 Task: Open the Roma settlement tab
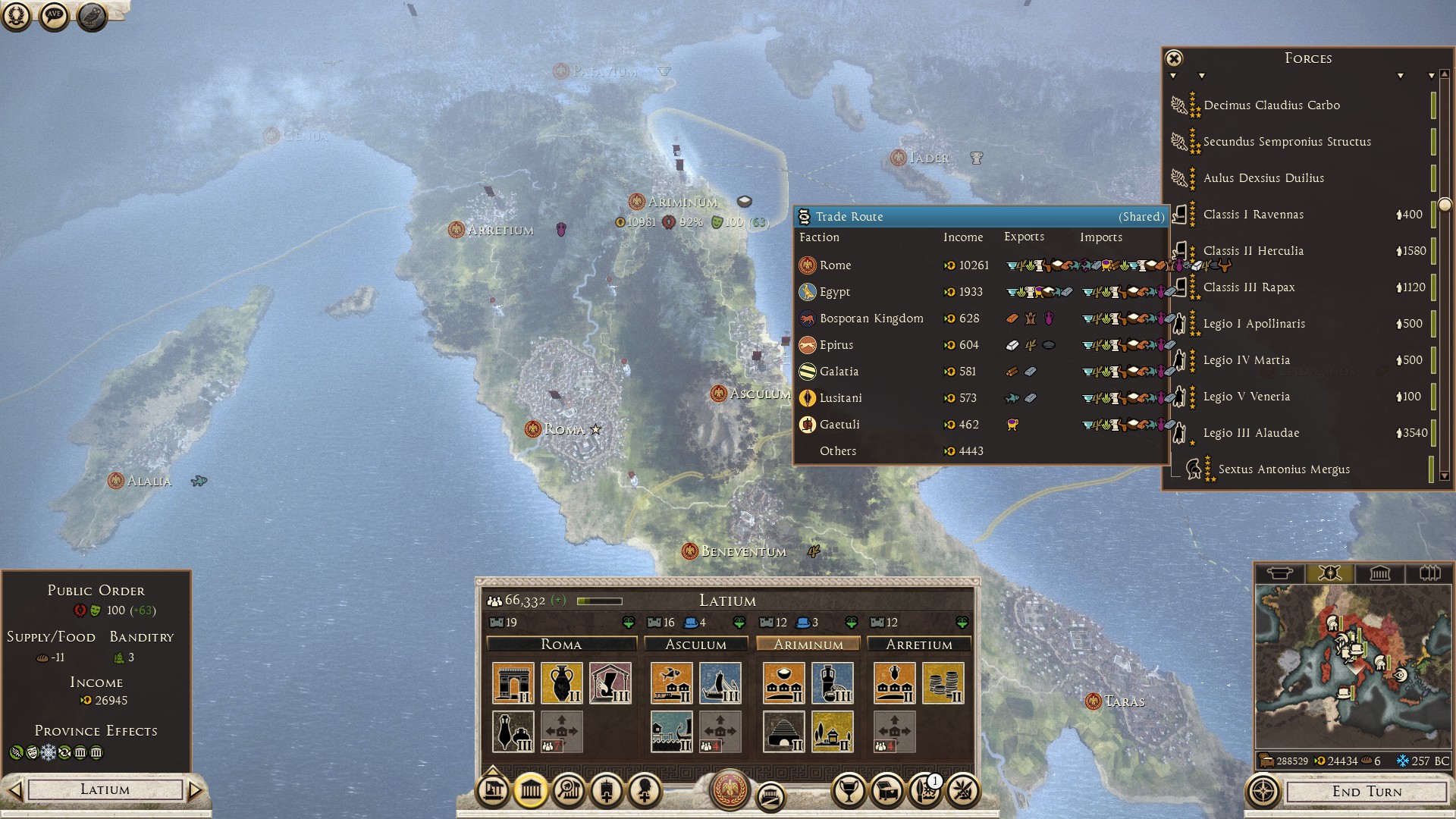coord(561,645)
